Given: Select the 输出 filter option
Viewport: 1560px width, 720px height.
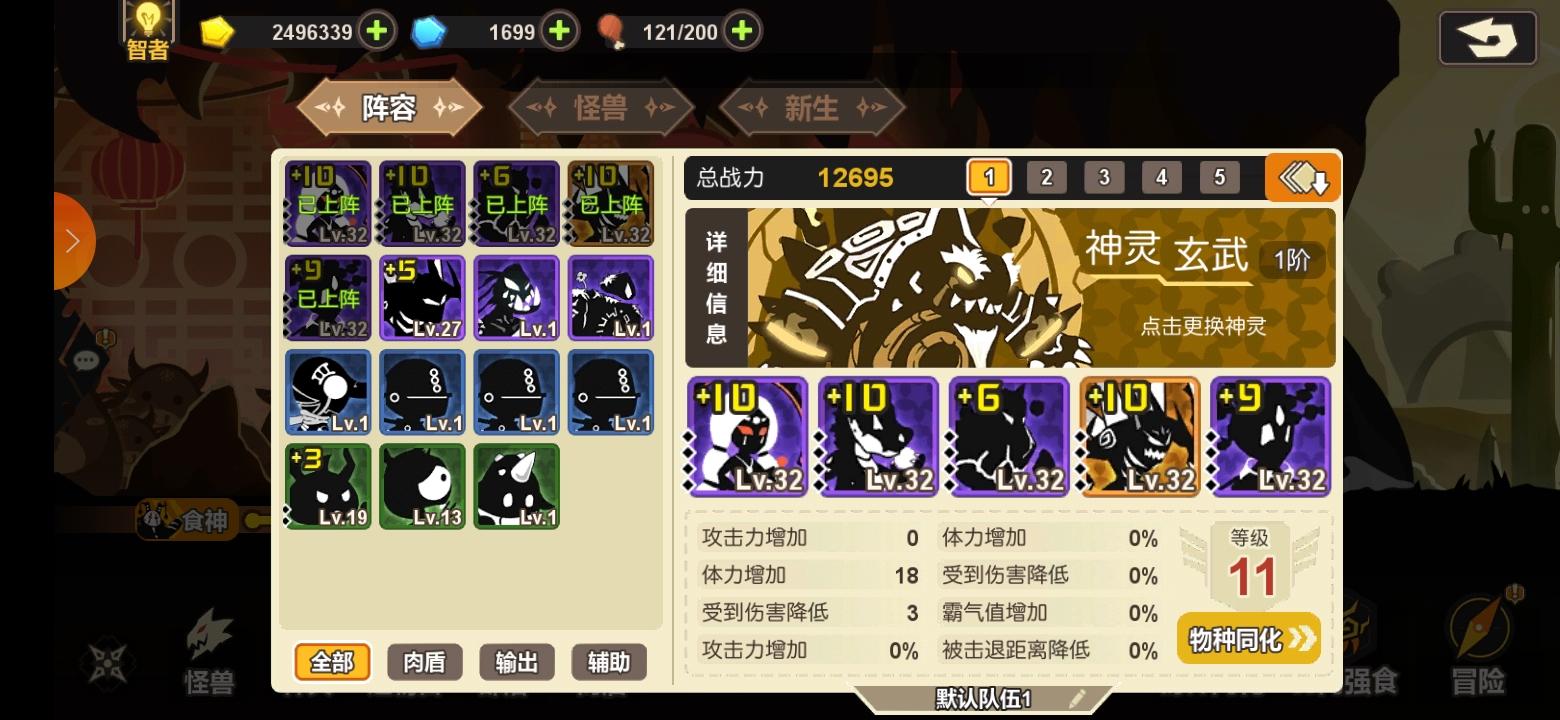Looking at the screenshot, I should [x=517, y=662].
